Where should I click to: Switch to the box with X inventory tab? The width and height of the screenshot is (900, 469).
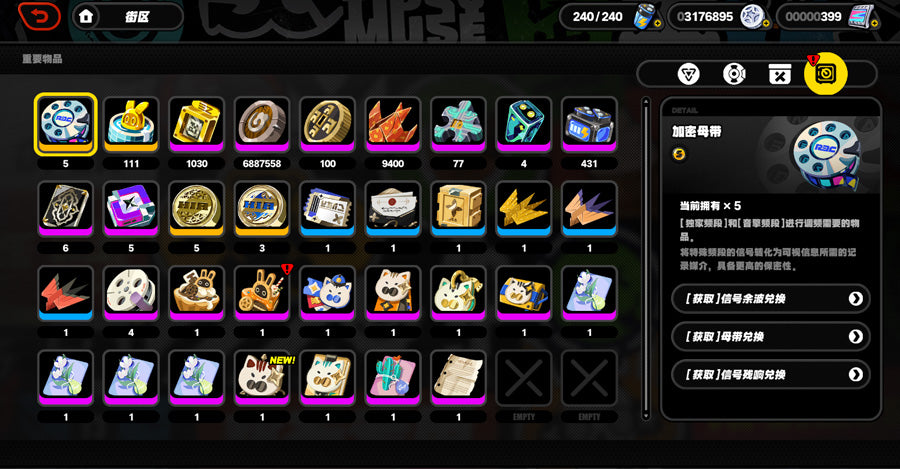pyautogui.click(x=780, y=74)
